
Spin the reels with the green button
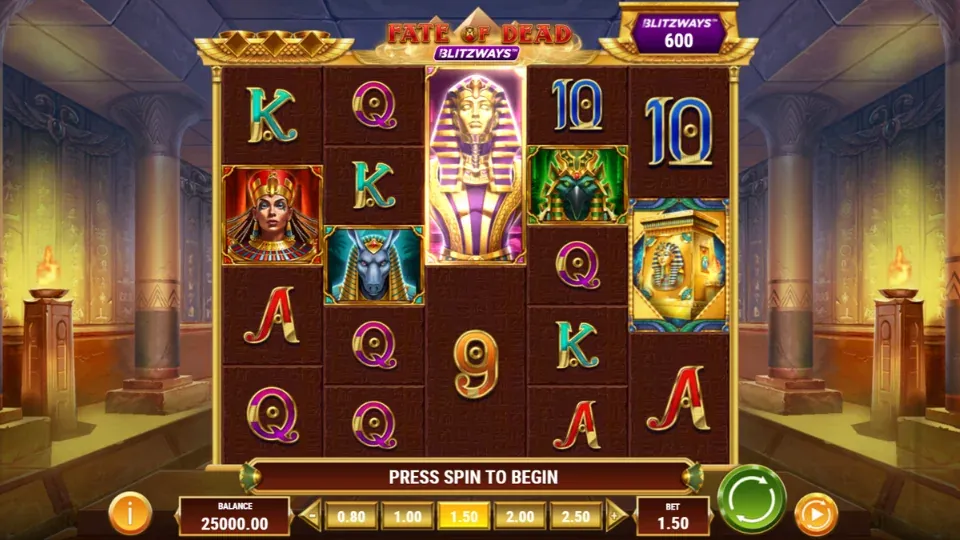[x=751, y=498]
